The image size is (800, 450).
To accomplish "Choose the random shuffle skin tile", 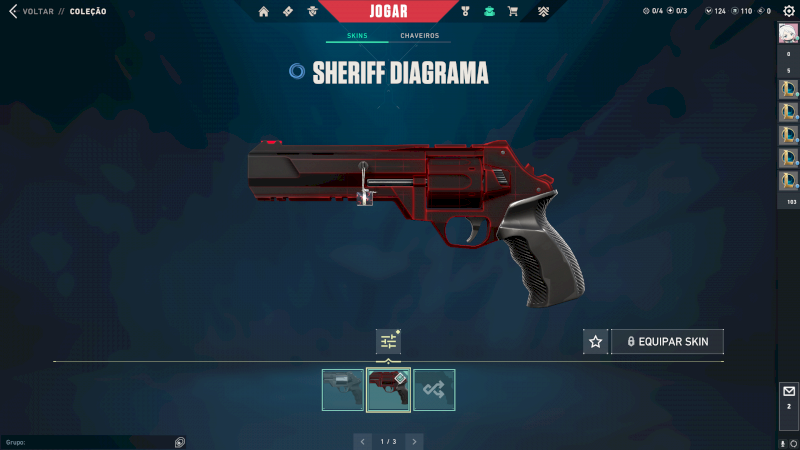I will tap(434, 390).
